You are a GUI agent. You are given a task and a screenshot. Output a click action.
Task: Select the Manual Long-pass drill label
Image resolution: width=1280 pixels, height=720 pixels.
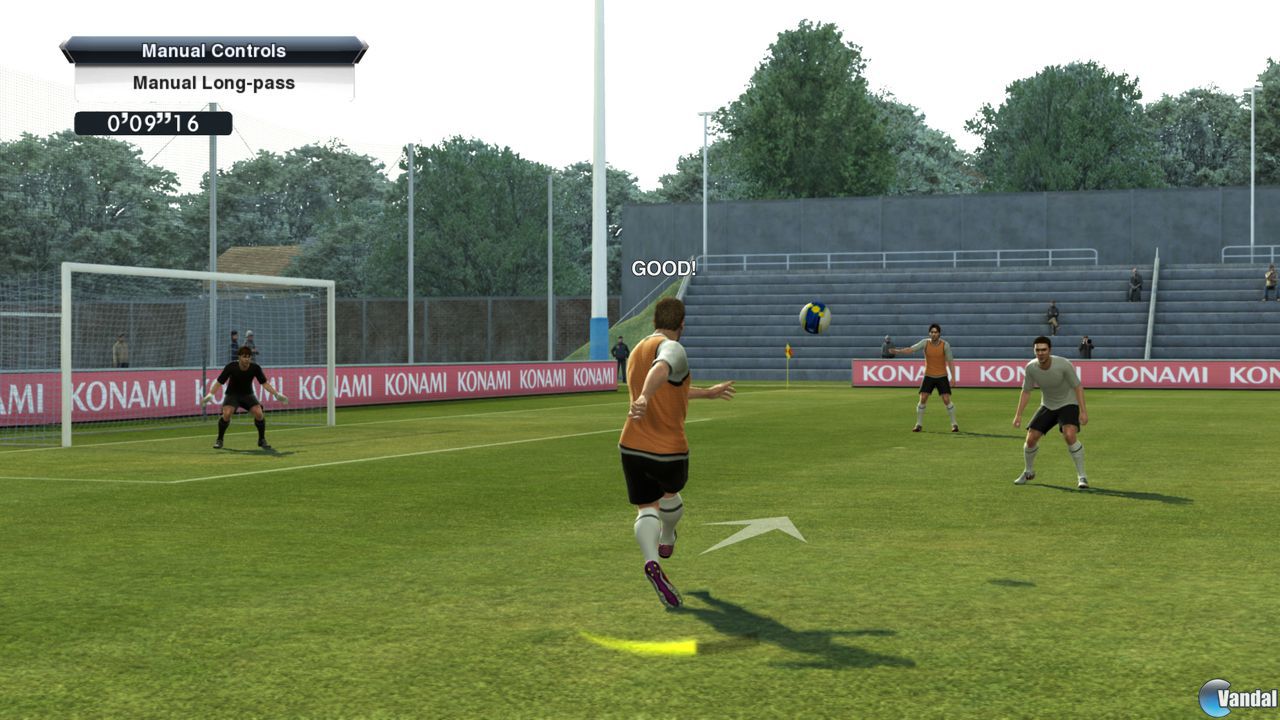[212, 83]
